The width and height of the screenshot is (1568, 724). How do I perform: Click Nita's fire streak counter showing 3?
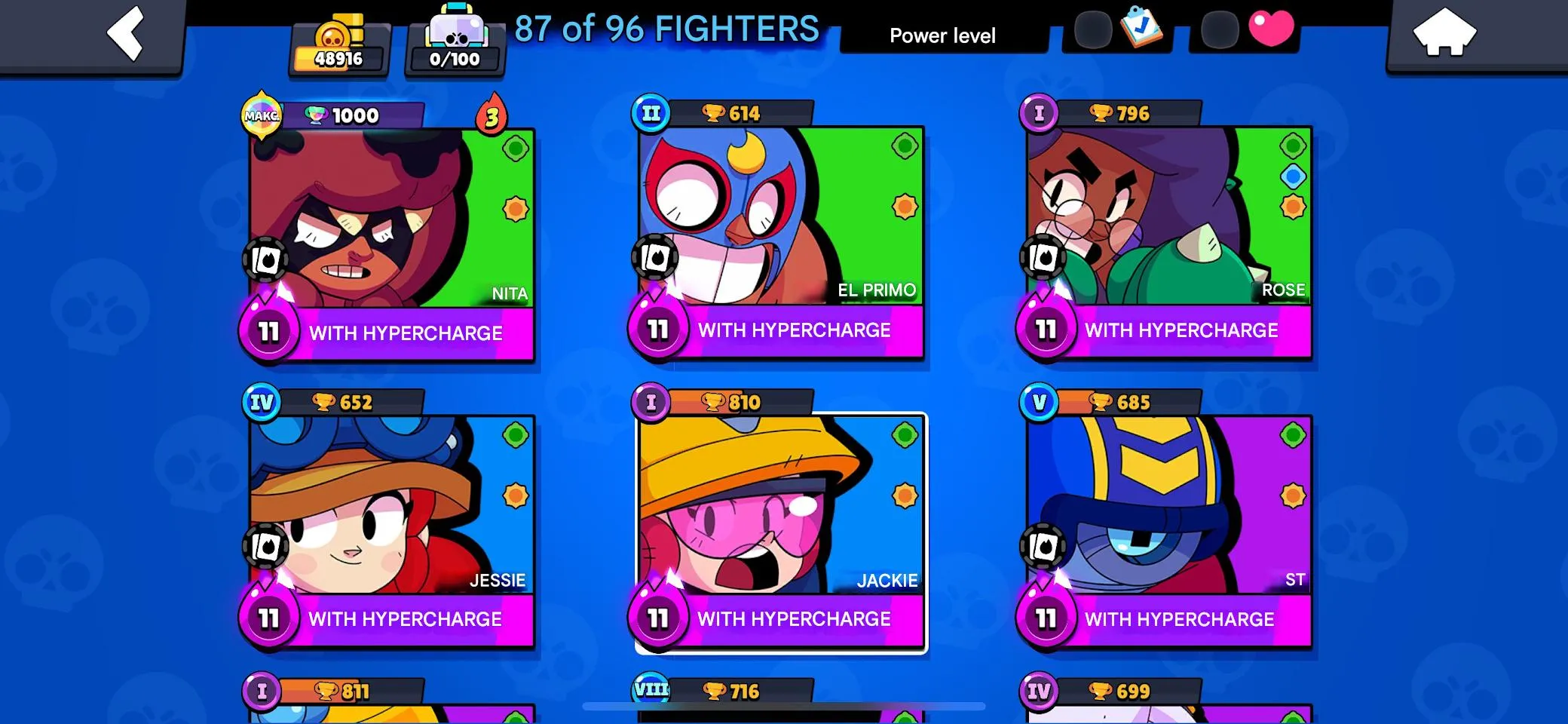[494, 117]
